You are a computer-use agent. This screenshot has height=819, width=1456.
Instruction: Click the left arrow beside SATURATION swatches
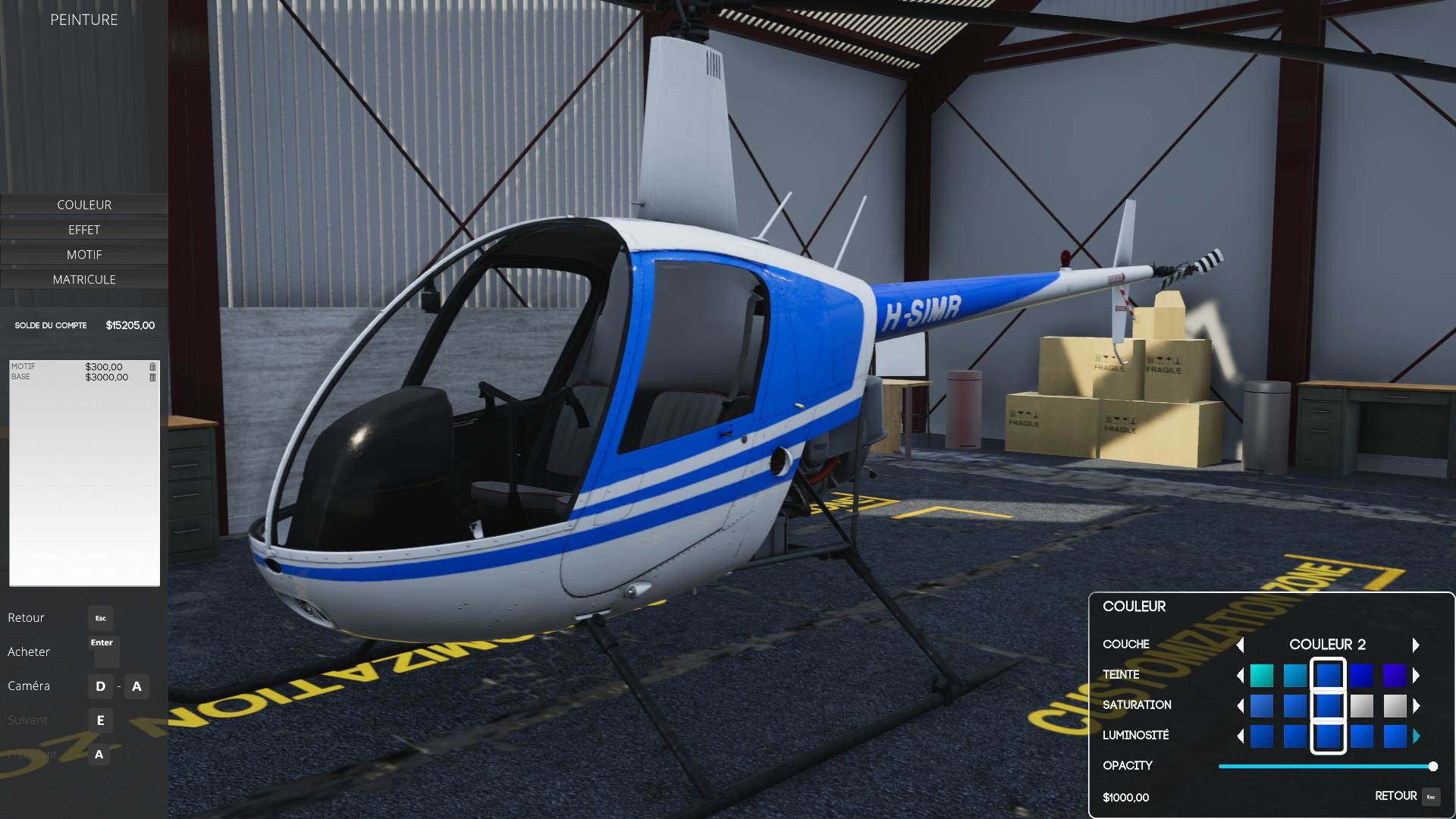point(1240,705)
